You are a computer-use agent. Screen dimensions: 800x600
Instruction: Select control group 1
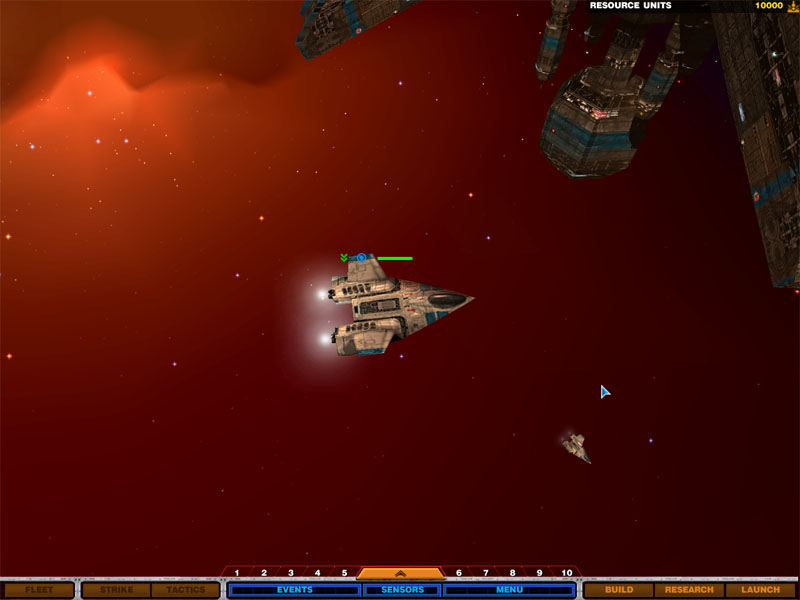click(237, 573)
